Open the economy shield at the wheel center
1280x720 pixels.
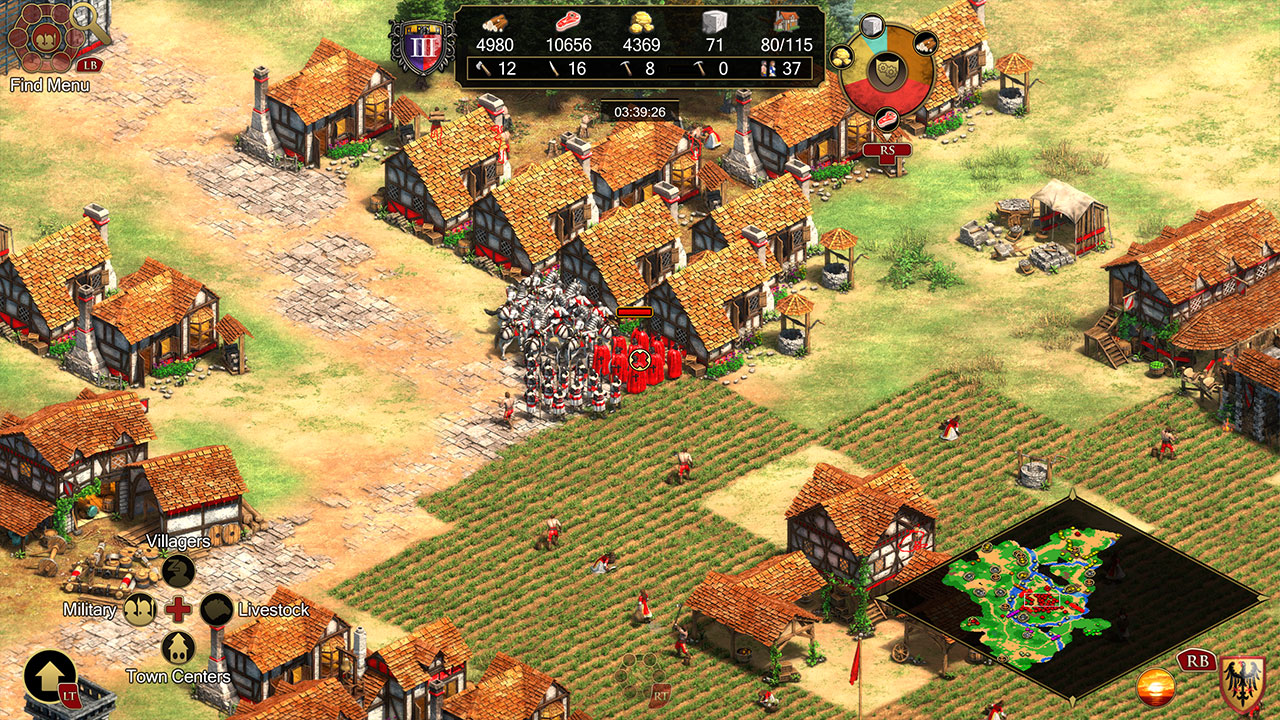tap(885, 70)
